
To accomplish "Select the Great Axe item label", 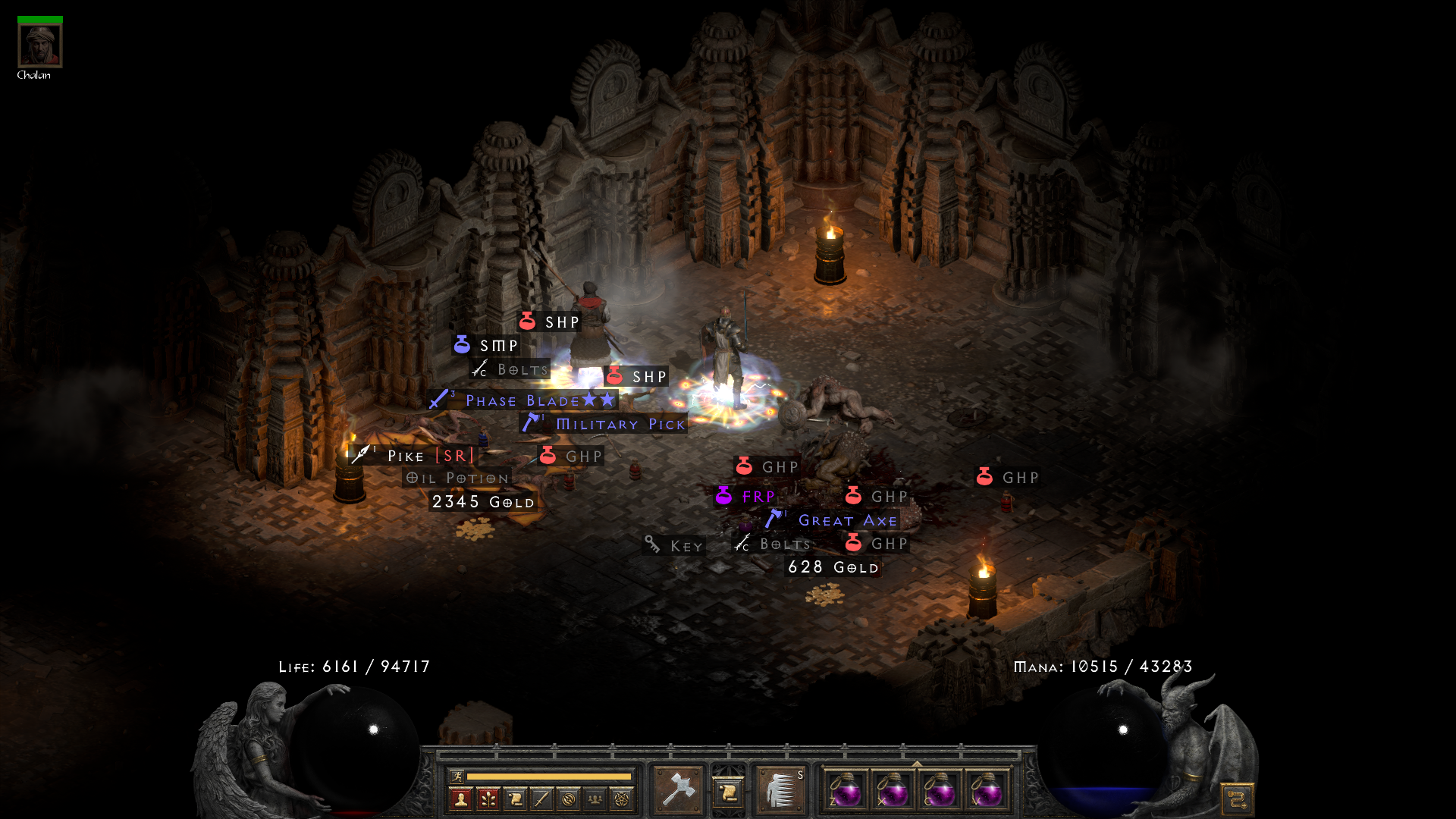I will click(x=847, y=520).
